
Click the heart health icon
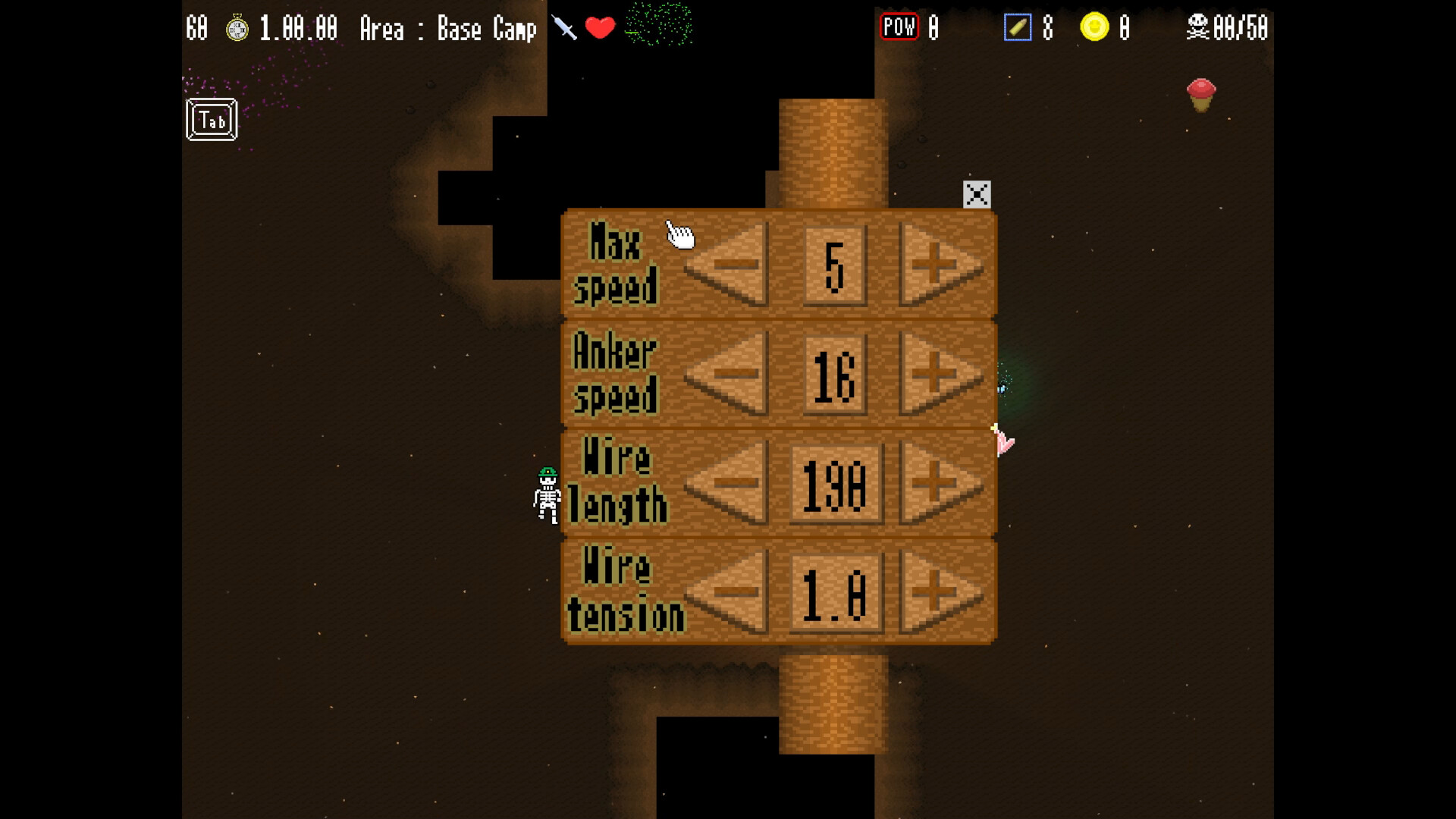[600, 29]
